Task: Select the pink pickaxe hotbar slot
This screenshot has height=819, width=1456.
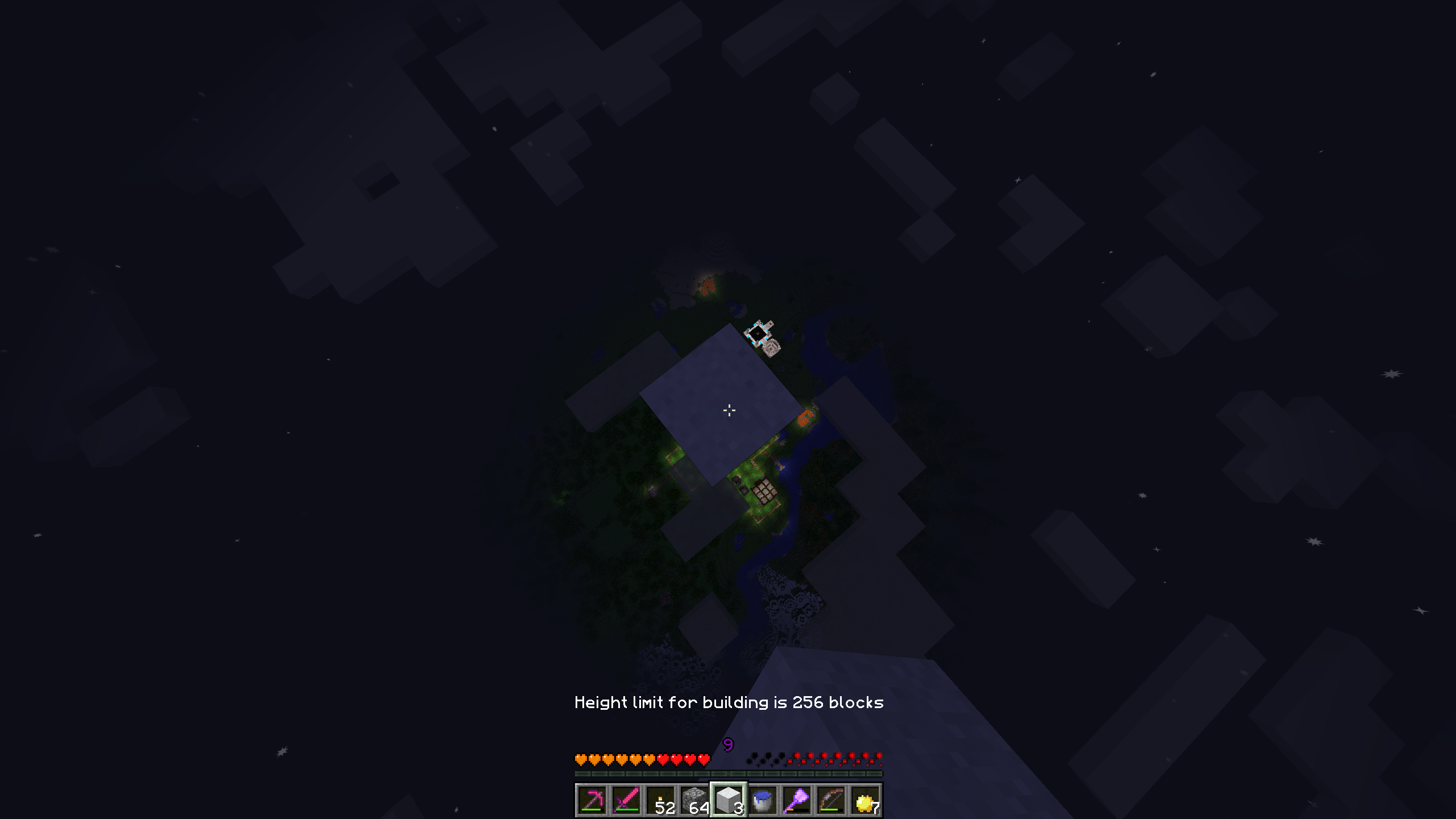Action: click(592, 800)
